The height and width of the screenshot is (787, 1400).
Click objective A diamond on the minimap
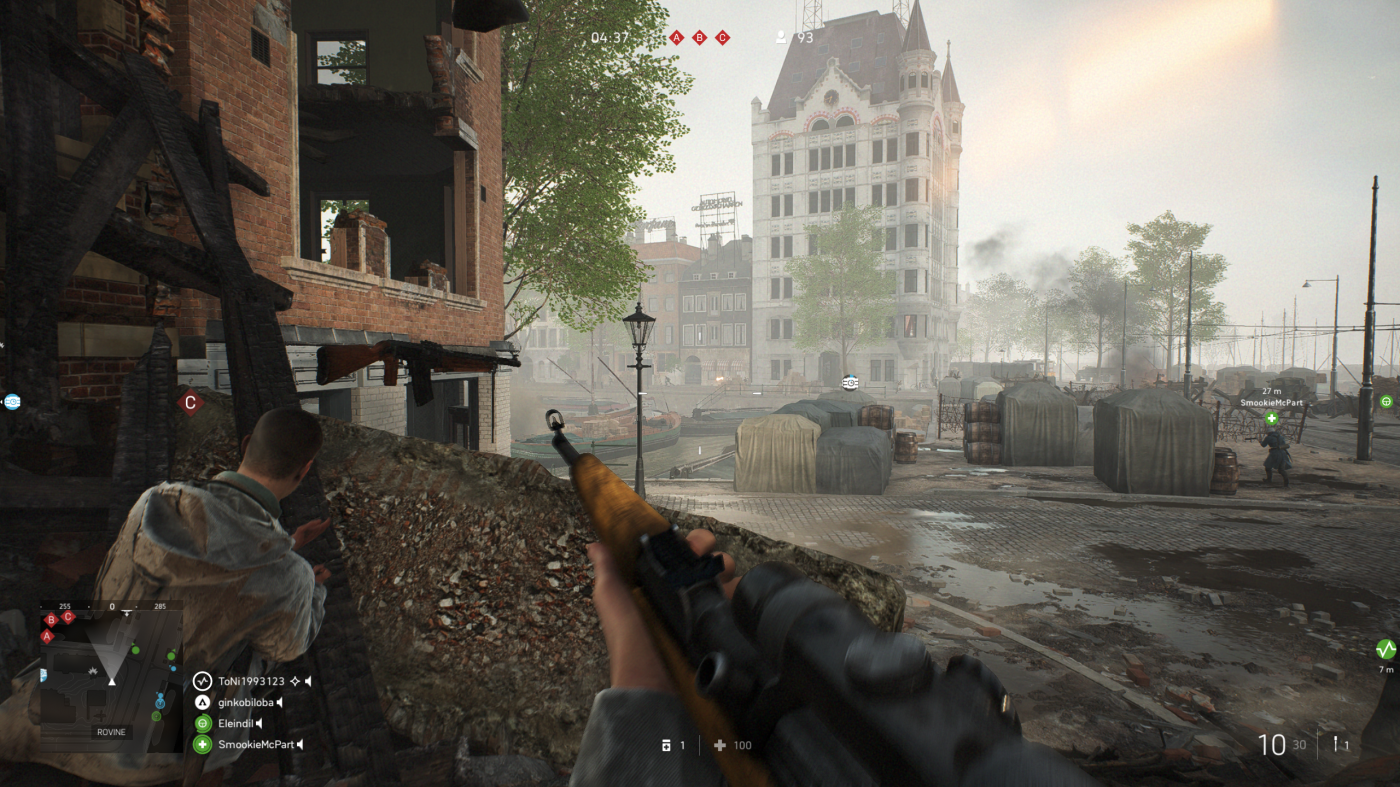(47, 636)
